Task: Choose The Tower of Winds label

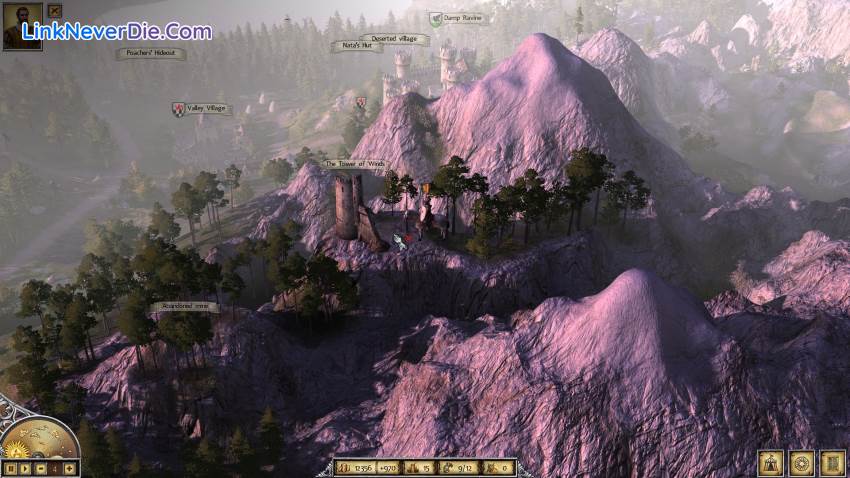Action: pos(352,163)
